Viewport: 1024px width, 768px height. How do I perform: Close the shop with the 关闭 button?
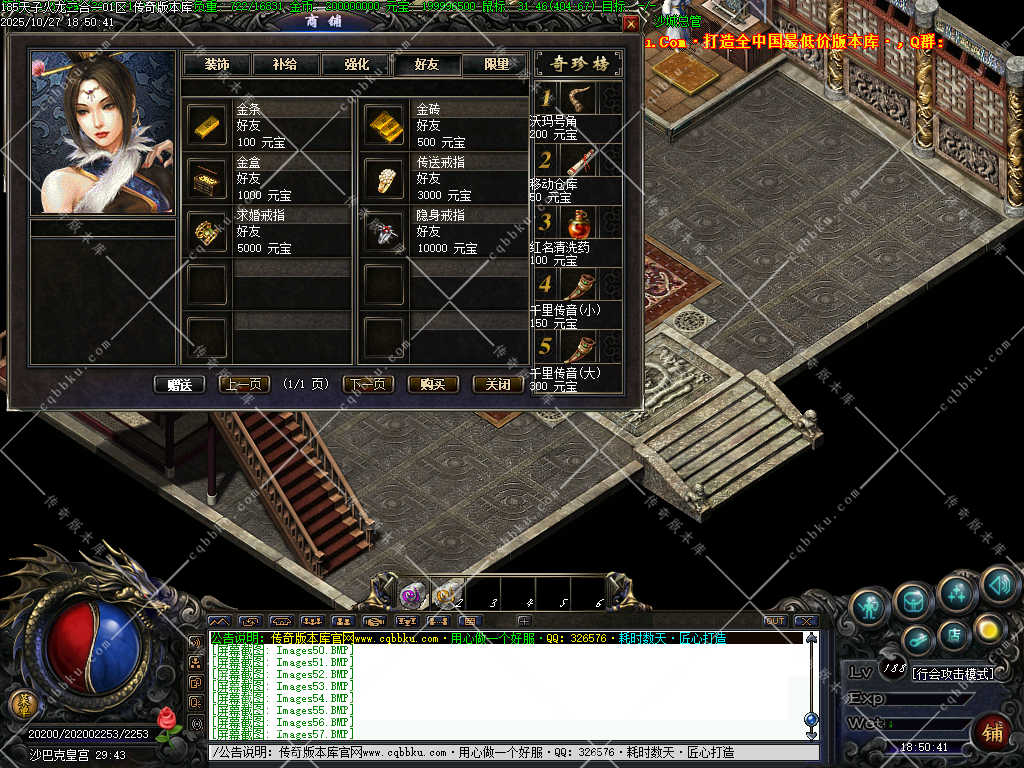point(497,384)
